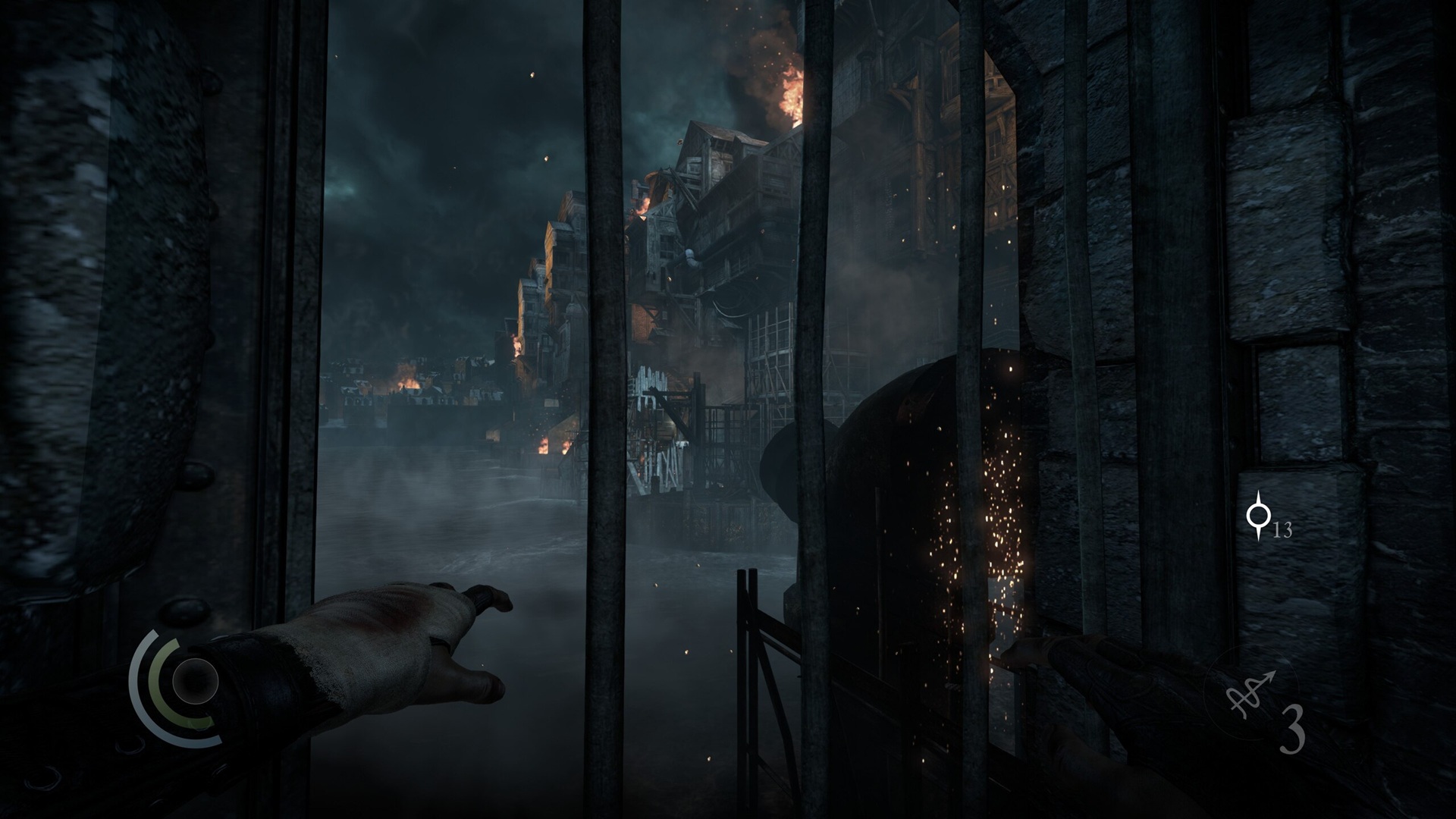Click the objective waypoint marker
Viewport: 1456px width, 819px height.
click(x=1259, y=516)
